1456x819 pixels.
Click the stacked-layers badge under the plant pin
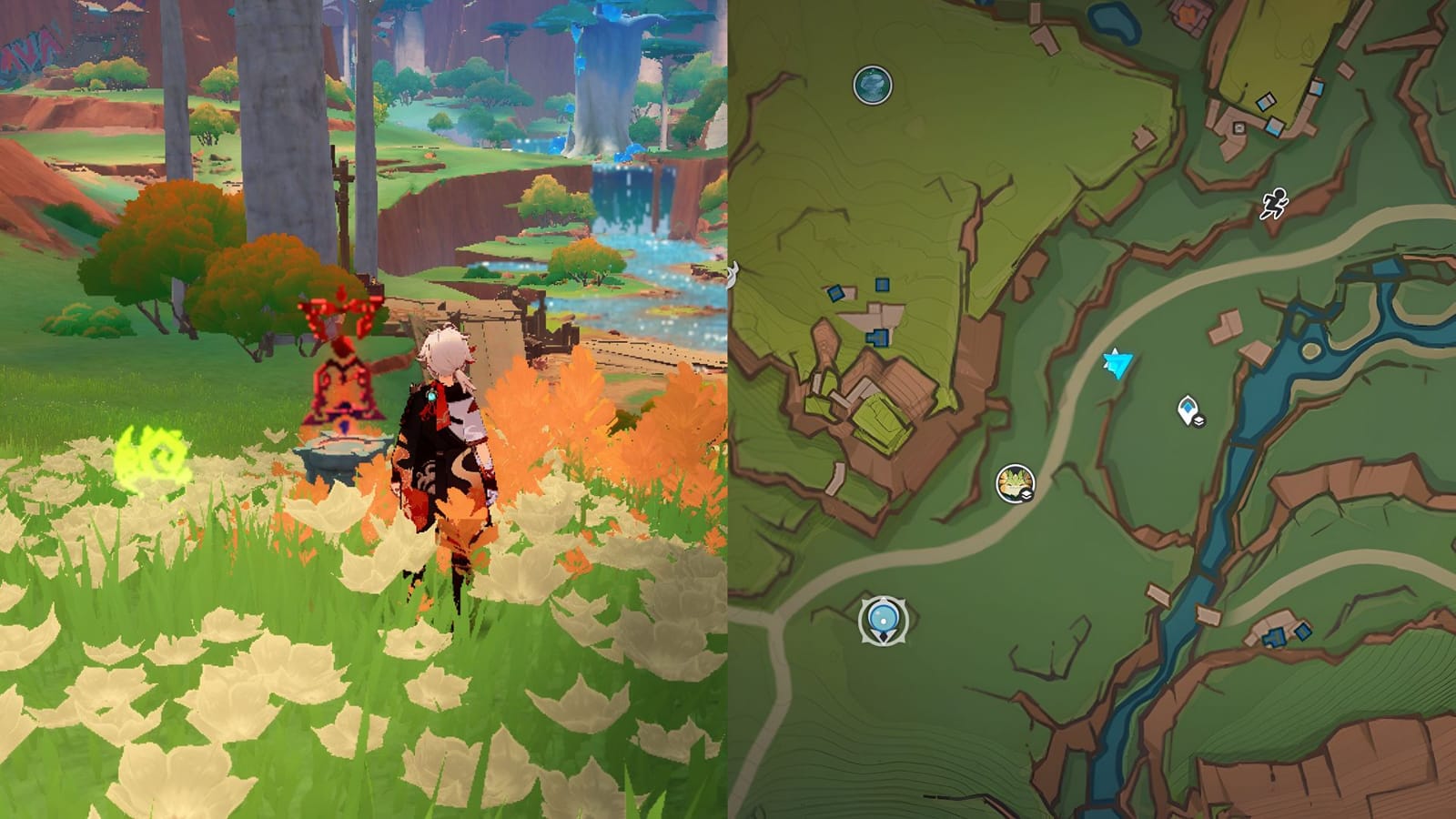pos(1026,494)
